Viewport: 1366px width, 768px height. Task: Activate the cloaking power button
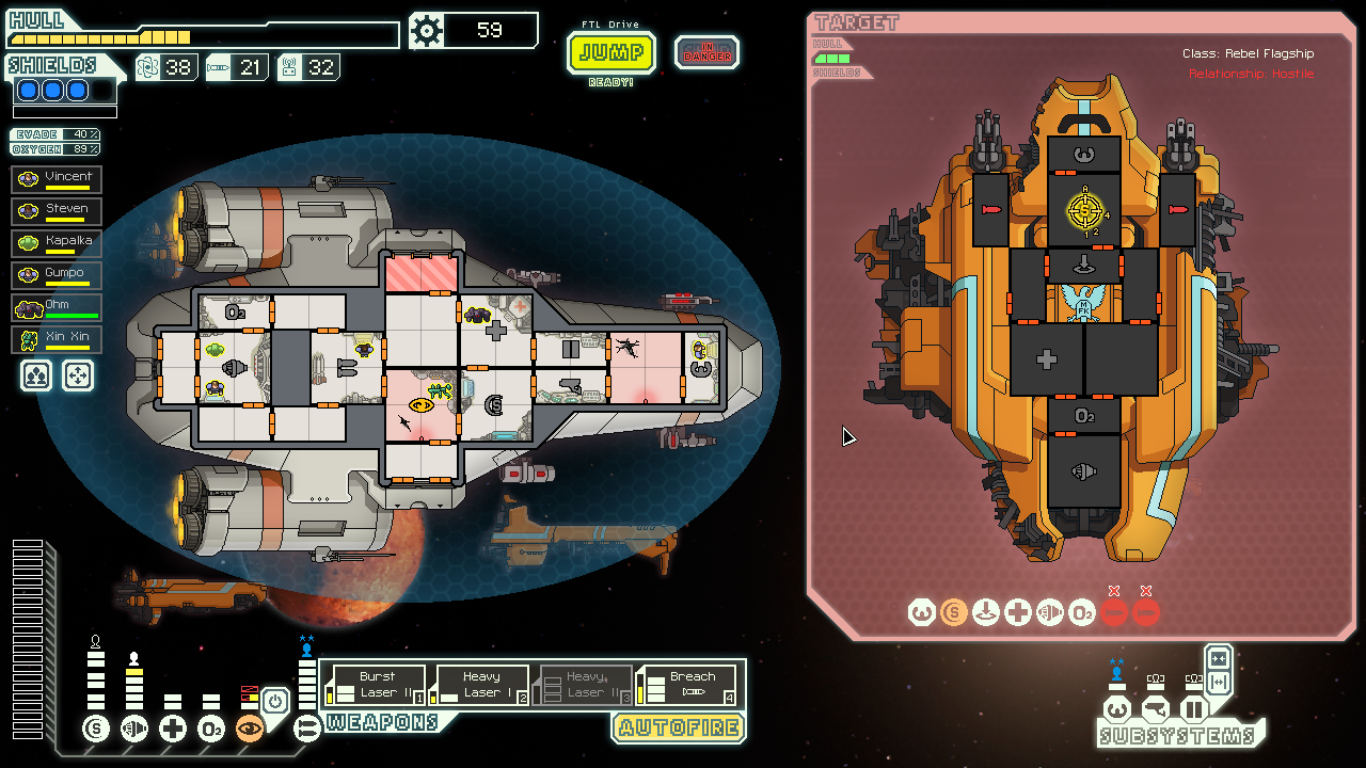pyautogui.click(x=277, y=701)
